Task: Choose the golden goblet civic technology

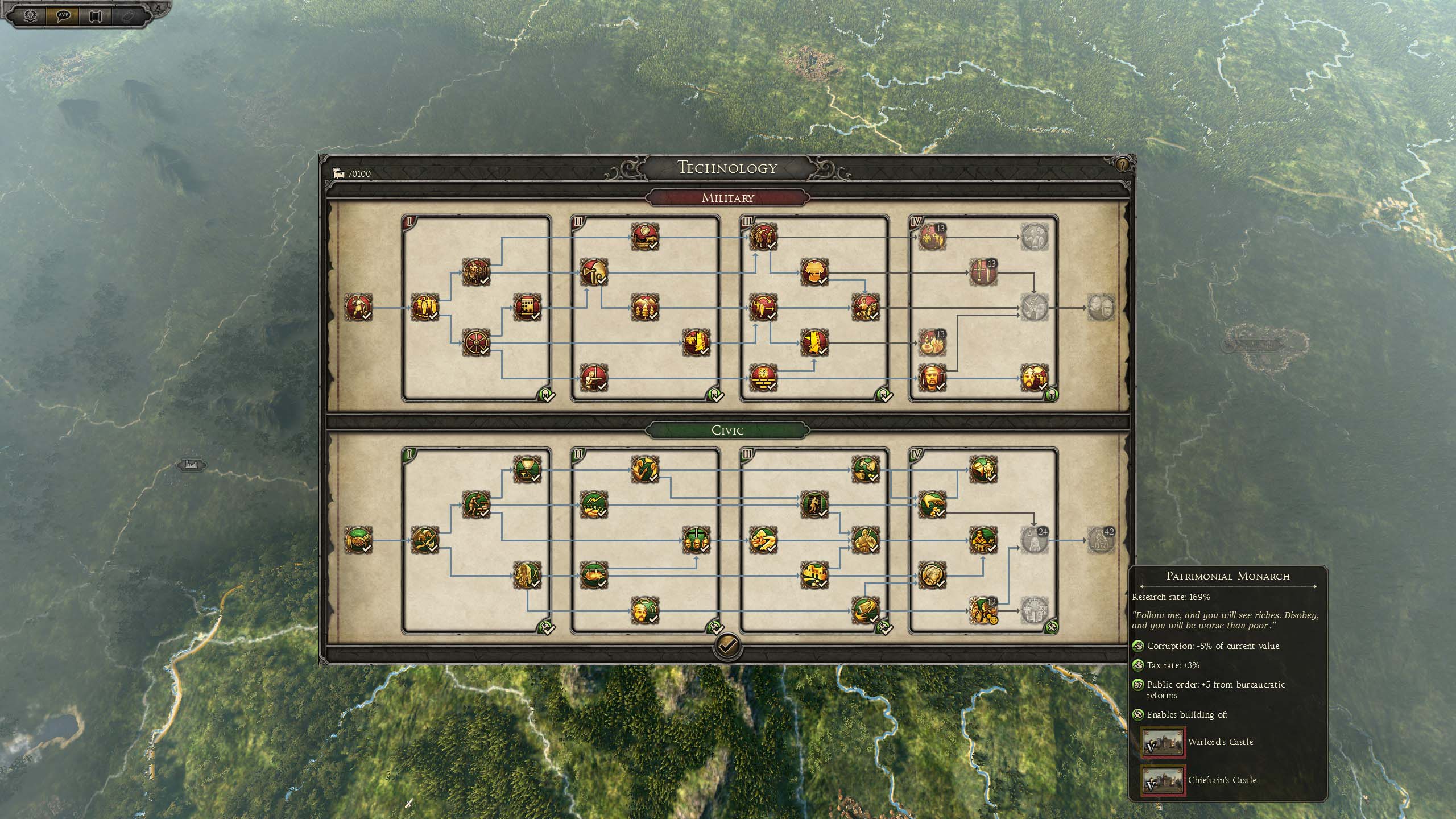Action: (x=527, y=469)
